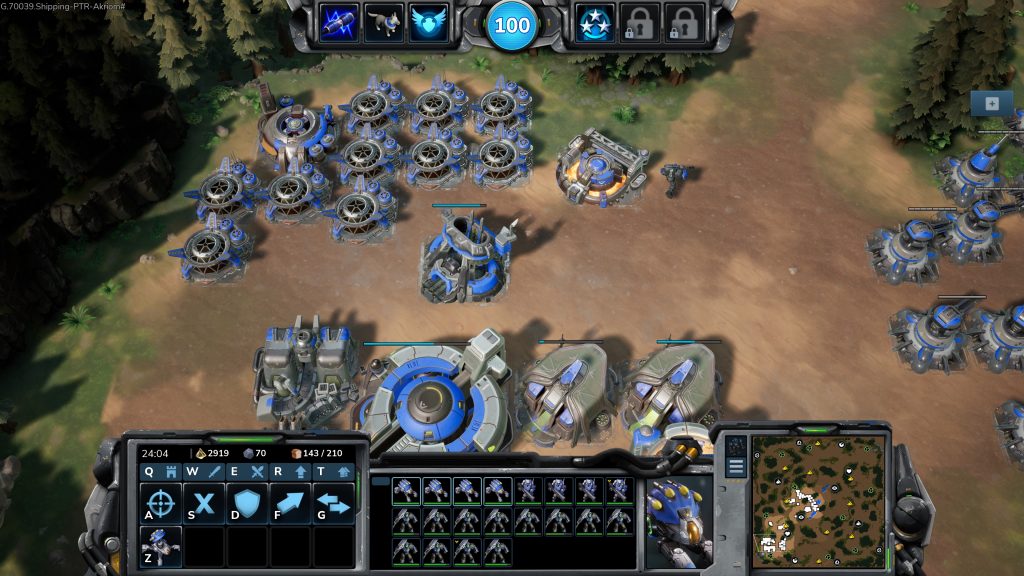Use the robotic dog top bar ability
1024x576 pixels.
(384, 23)
